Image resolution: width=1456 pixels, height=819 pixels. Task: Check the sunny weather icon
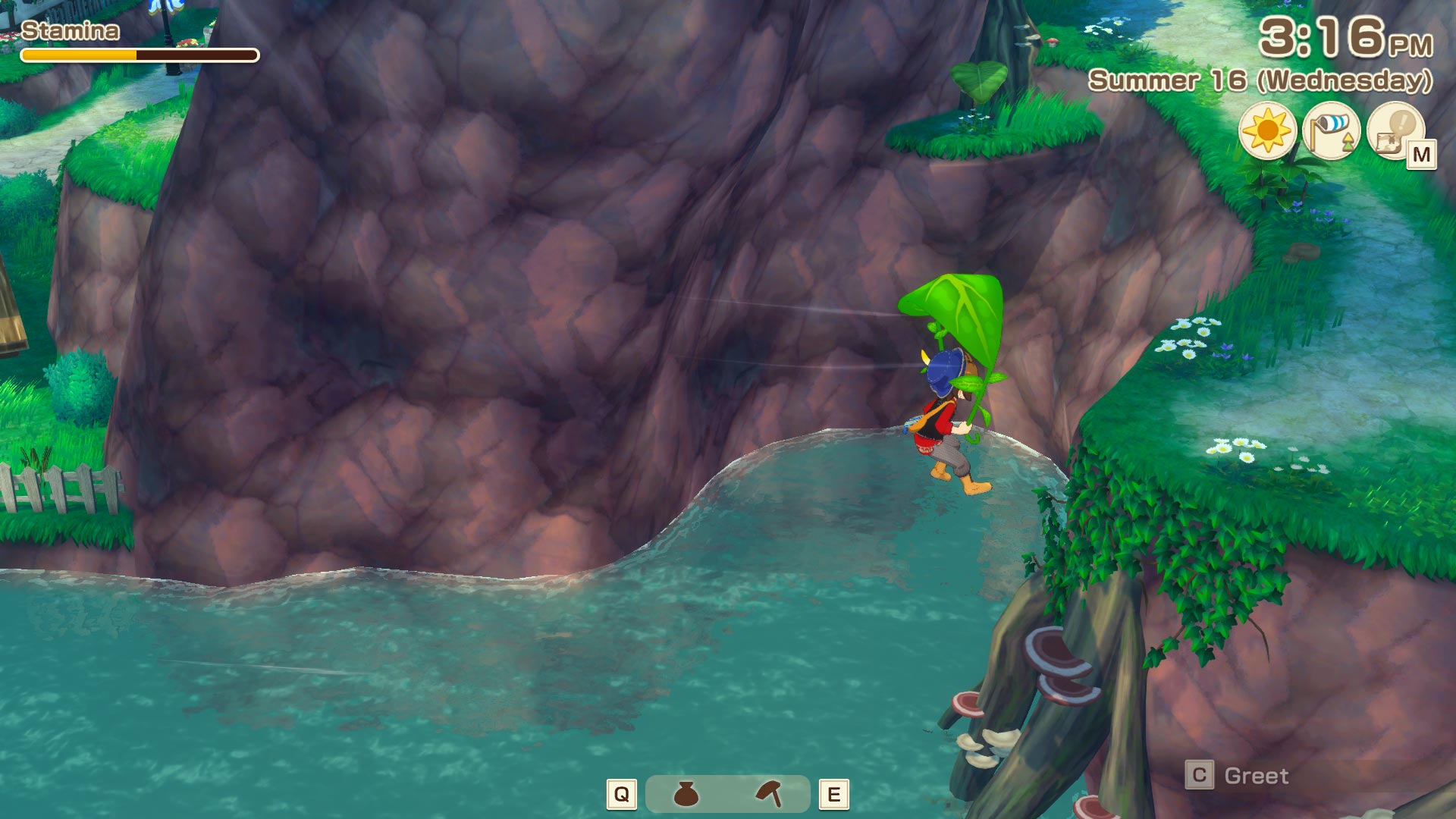click(1267, 130)
